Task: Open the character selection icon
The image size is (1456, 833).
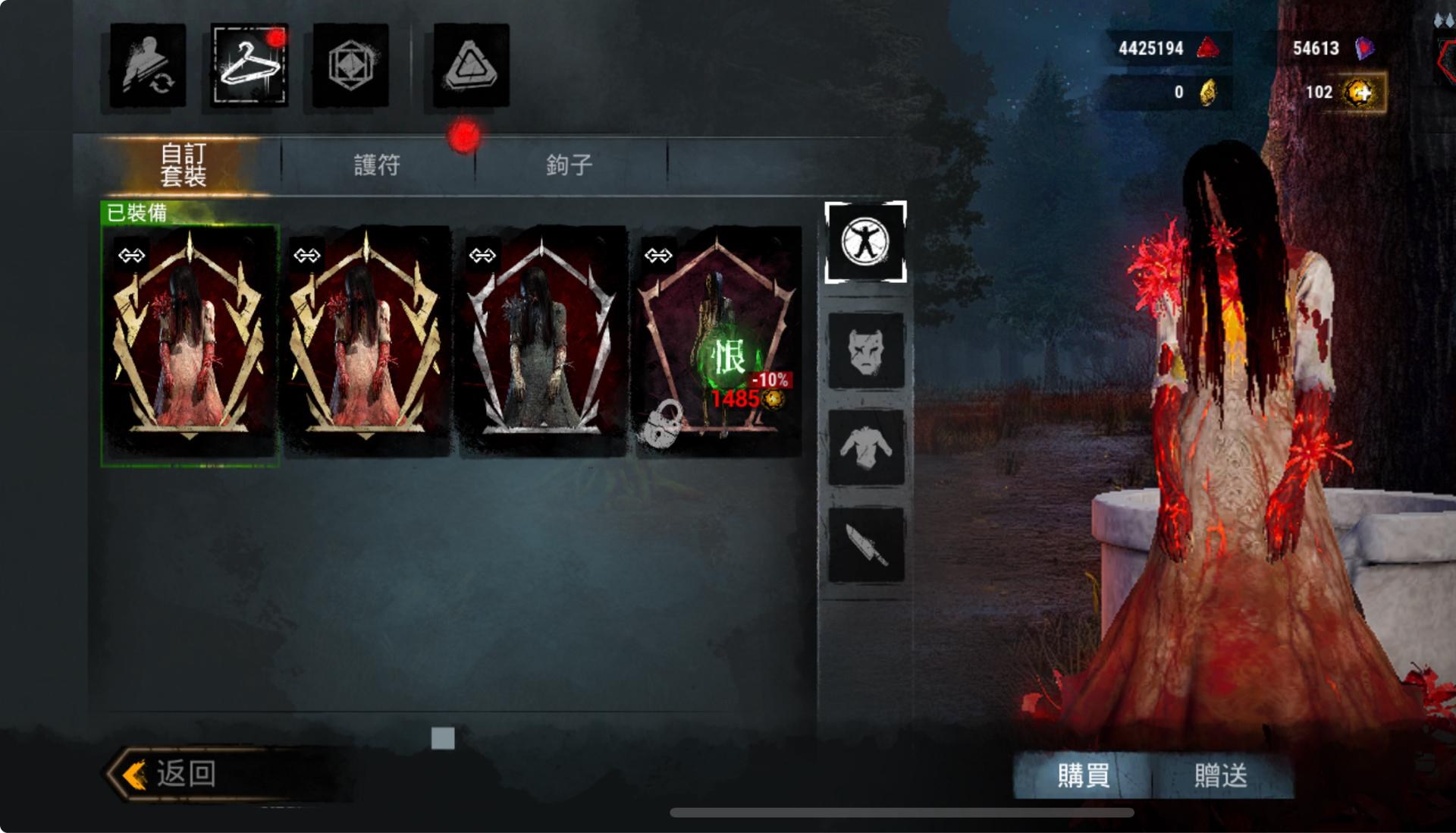Action: coord(146,64)
